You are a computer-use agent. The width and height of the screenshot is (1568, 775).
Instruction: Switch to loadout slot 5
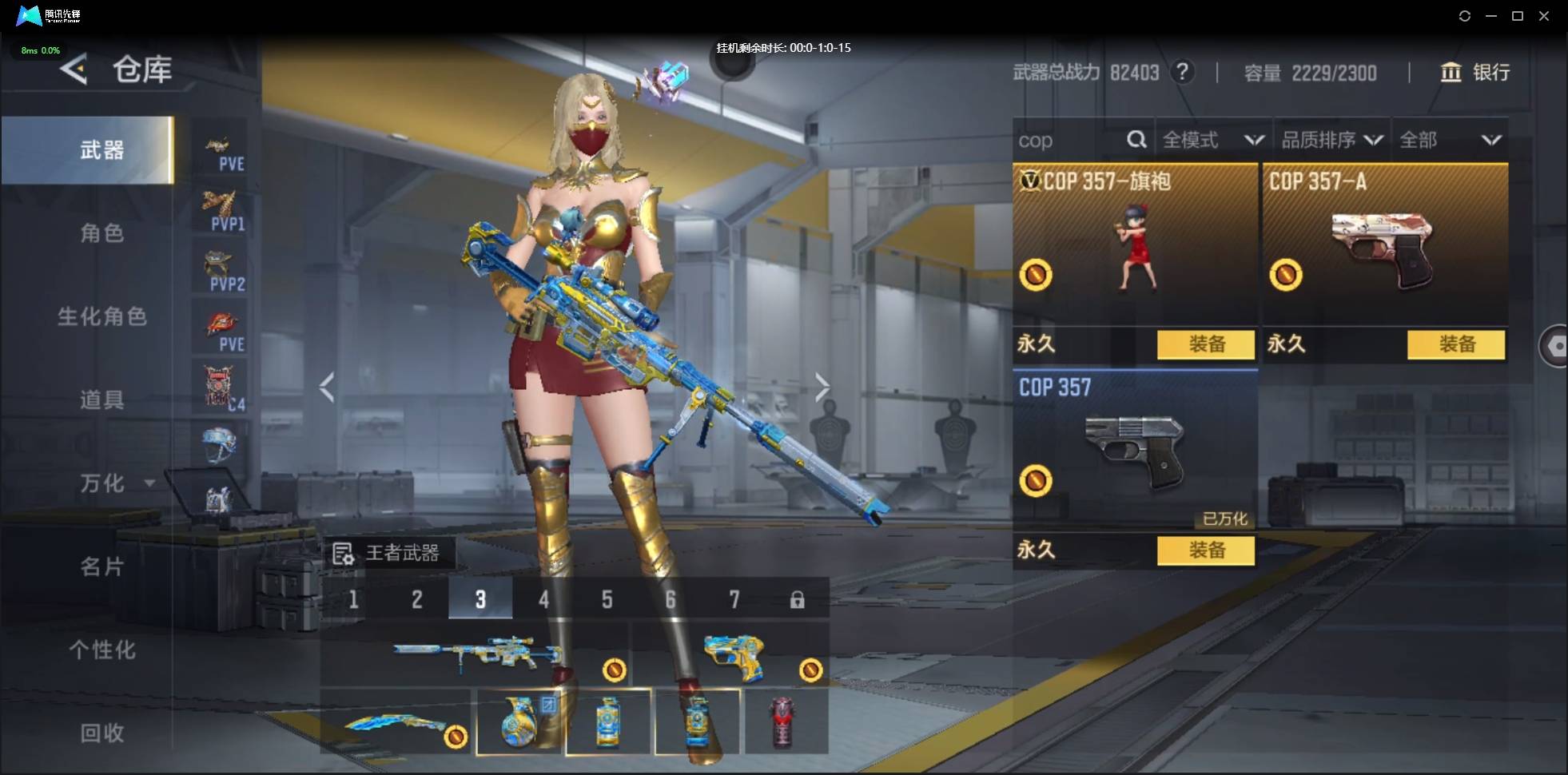coord(607,599)
